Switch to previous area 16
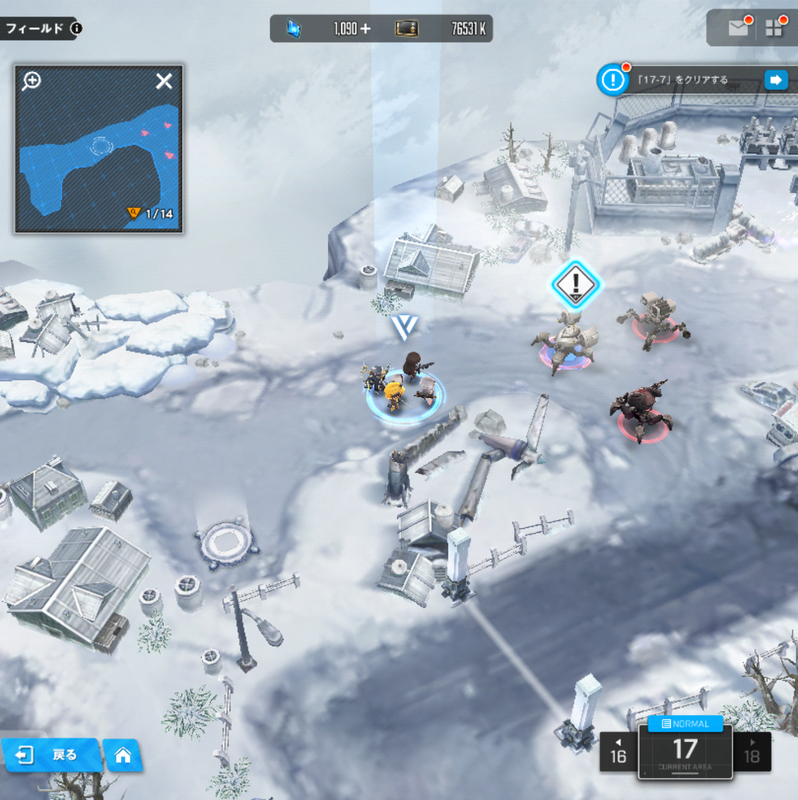 618,752
